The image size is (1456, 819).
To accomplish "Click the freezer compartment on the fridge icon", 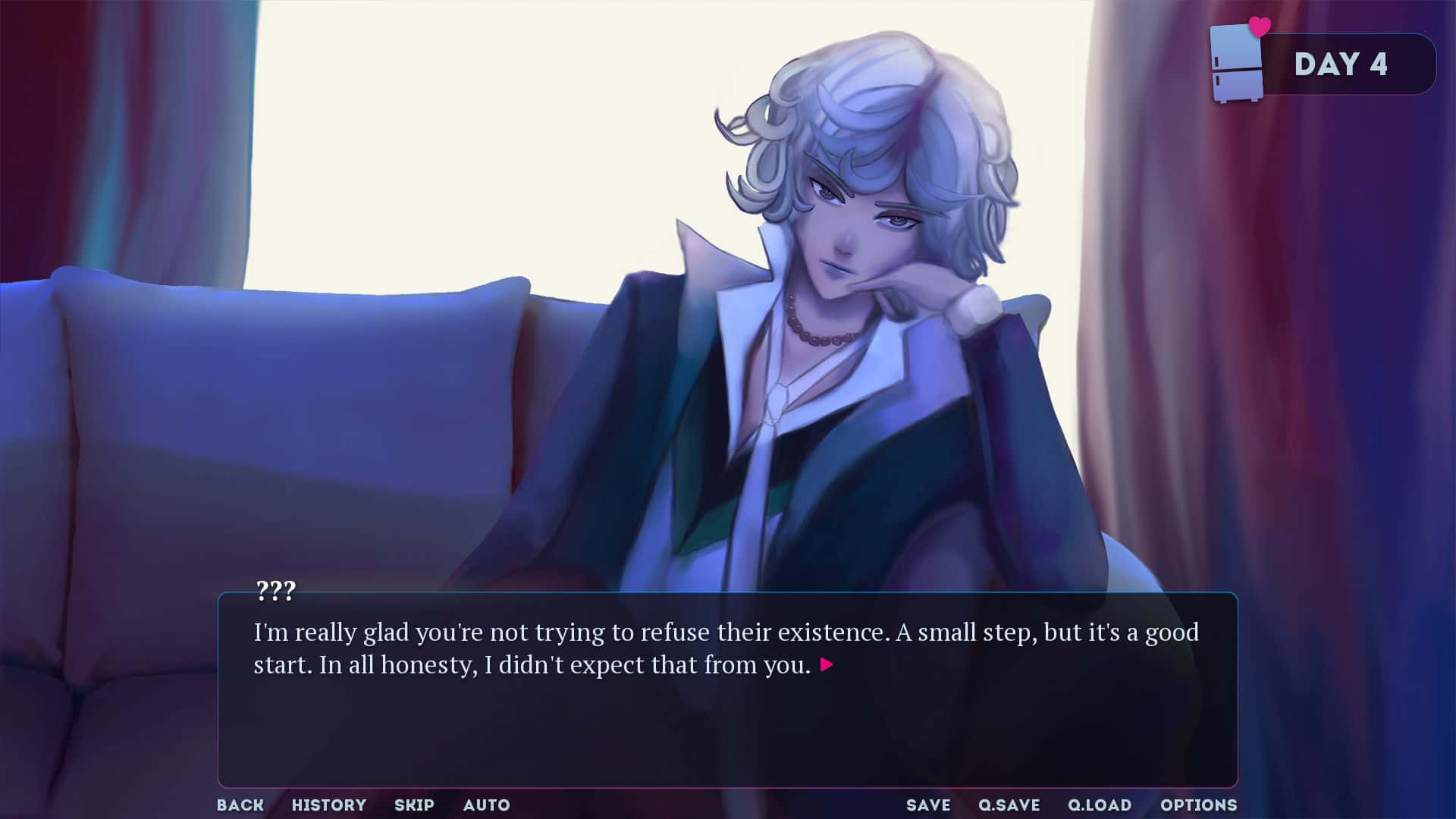I will click(x=1235, y=45).
